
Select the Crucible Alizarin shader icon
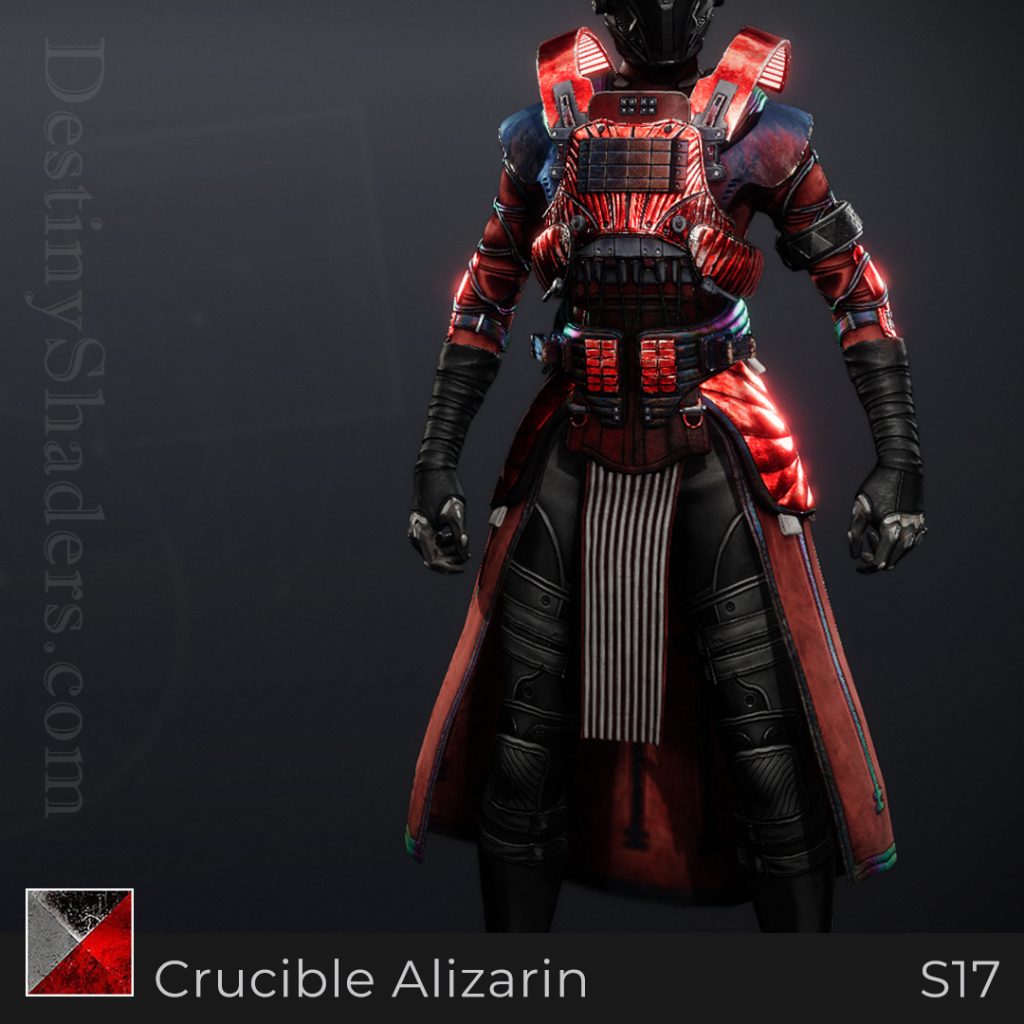coord(79,942)
